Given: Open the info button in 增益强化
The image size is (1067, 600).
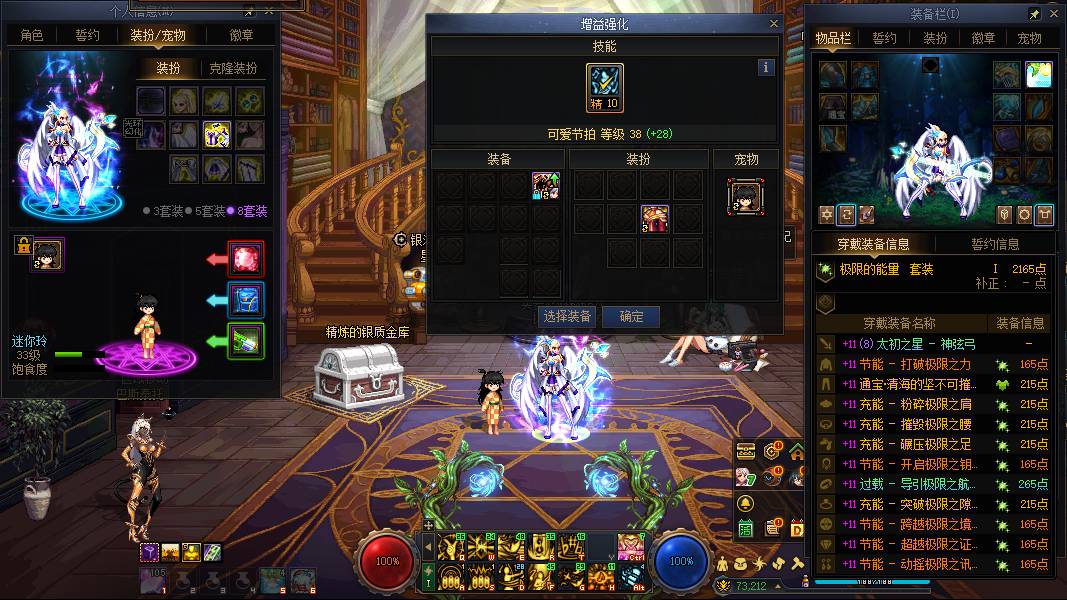Looking at the screenshot, I should [x=766, y=68].
